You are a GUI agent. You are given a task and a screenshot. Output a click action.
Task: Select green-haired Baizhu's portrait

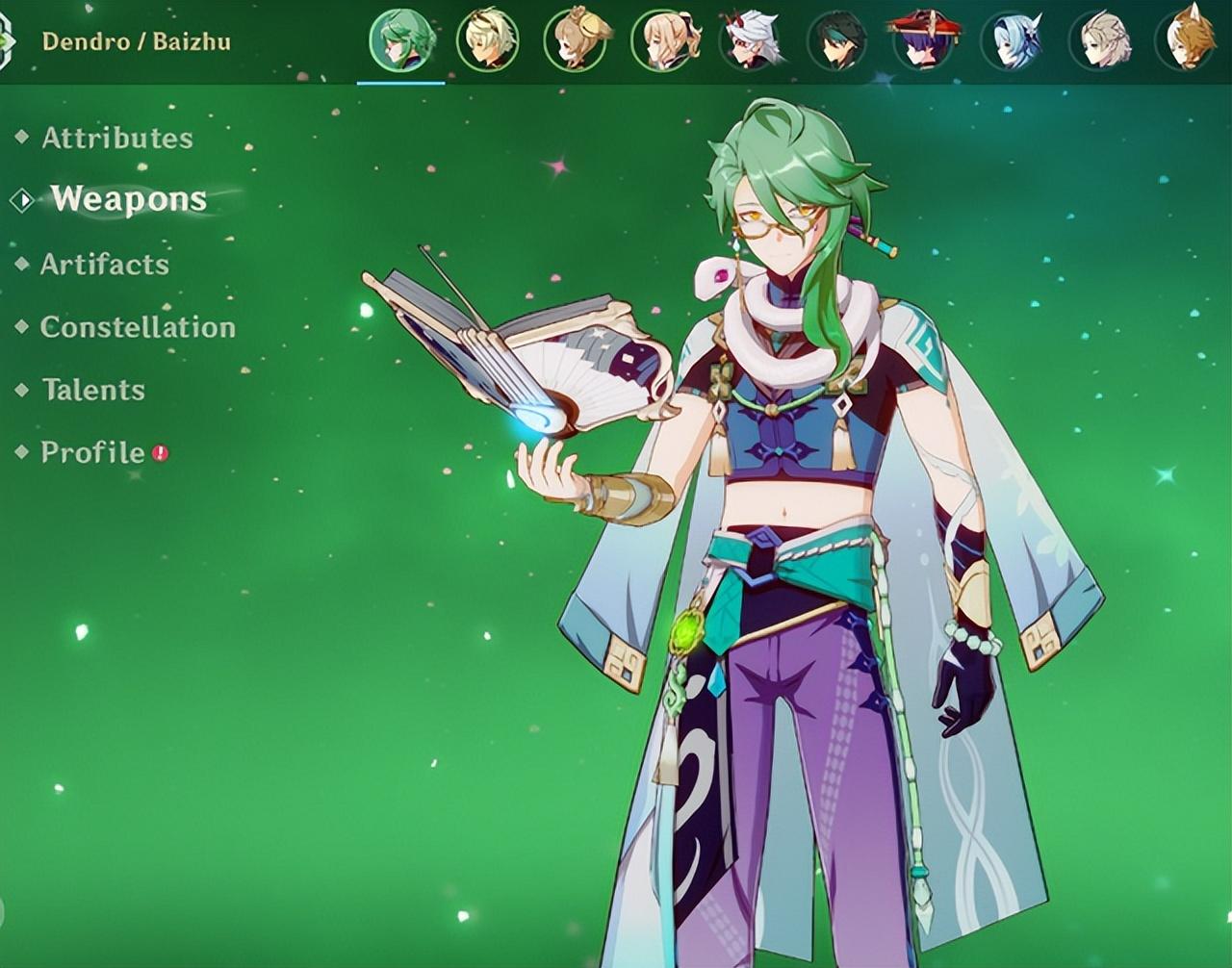click(x=400, y=41)
